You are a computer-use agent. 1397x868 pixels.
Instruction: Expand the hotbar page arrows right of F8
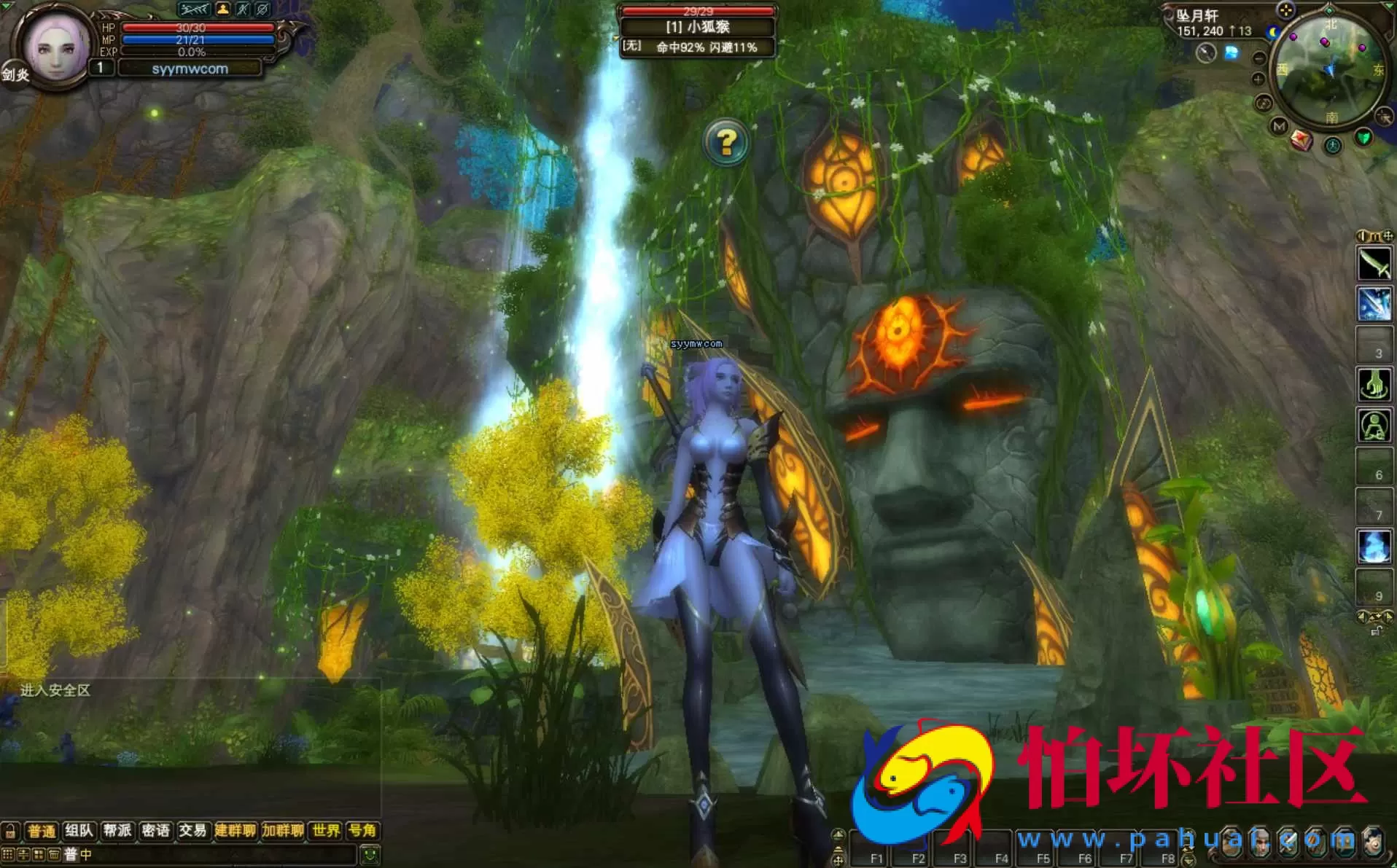(1188, 845)
